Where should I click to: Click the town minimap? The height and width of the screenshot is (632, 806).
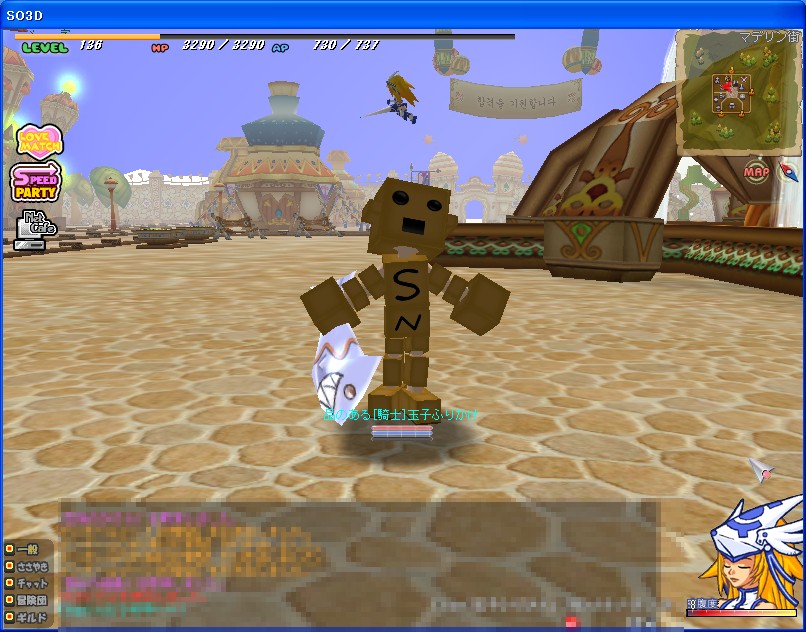[x=738, y=93]
